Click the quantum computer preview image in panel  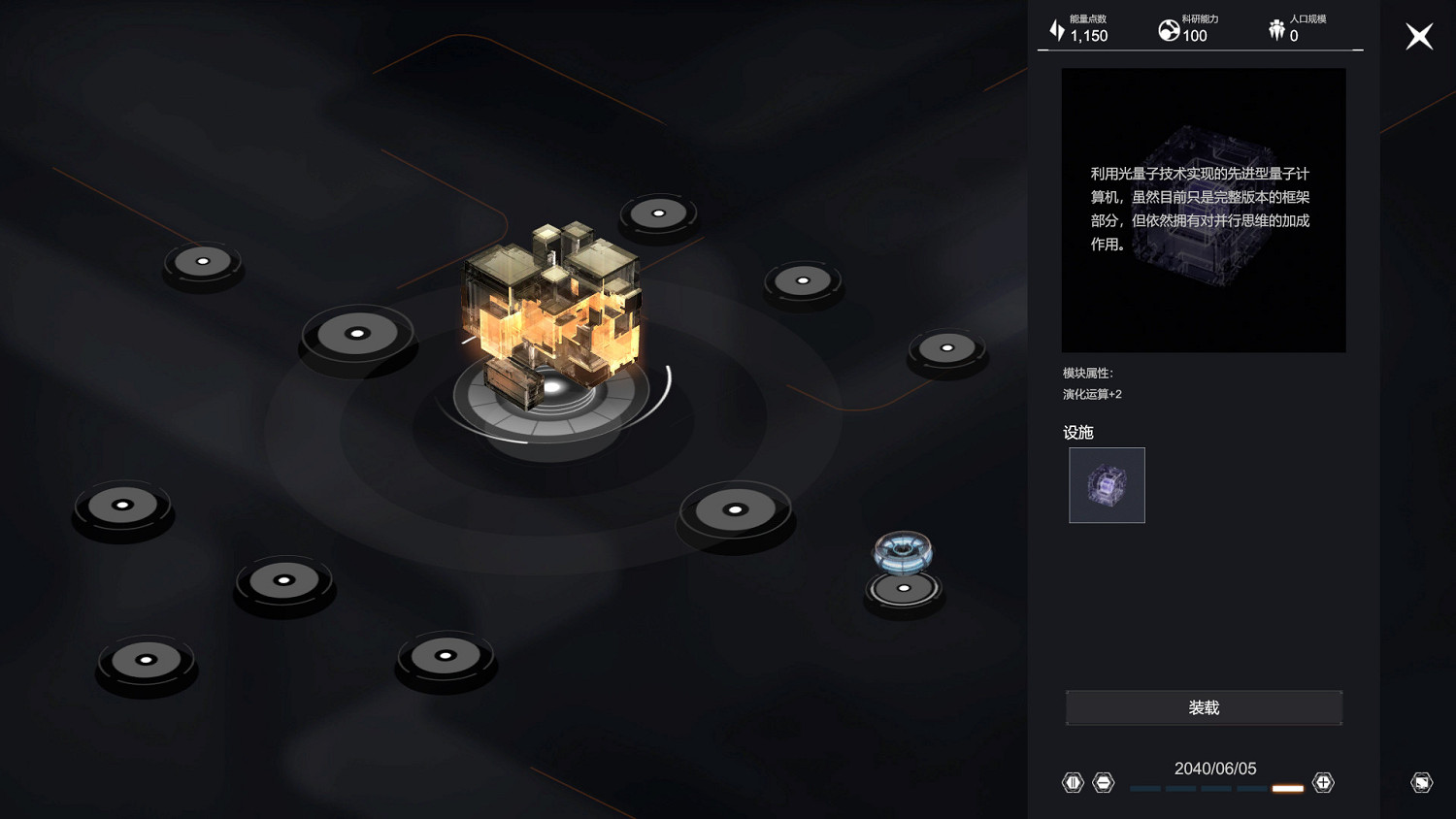coord(1204,210)
